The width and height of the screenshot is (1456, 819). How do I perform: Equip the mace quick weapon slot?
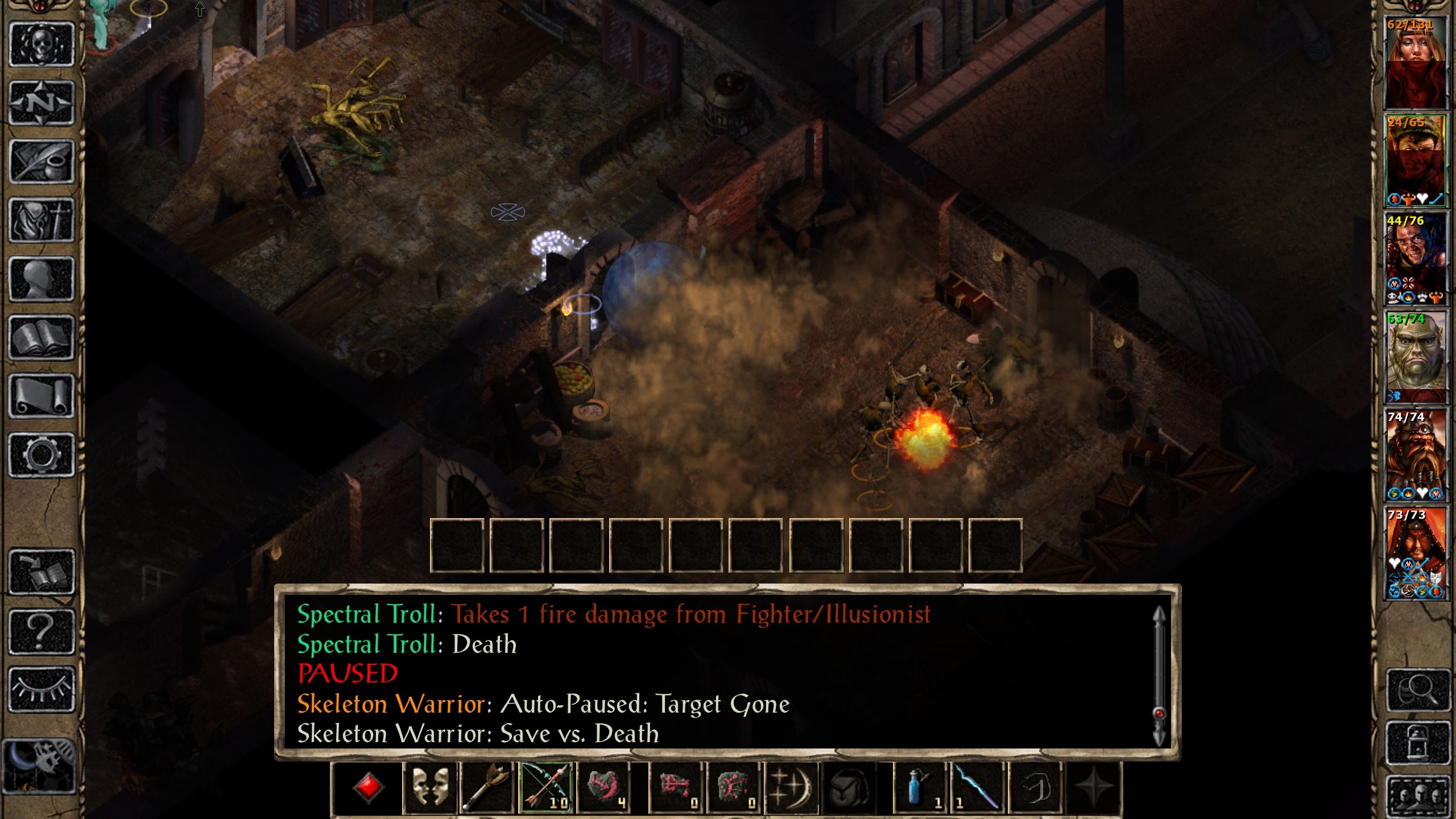[487, 788]
